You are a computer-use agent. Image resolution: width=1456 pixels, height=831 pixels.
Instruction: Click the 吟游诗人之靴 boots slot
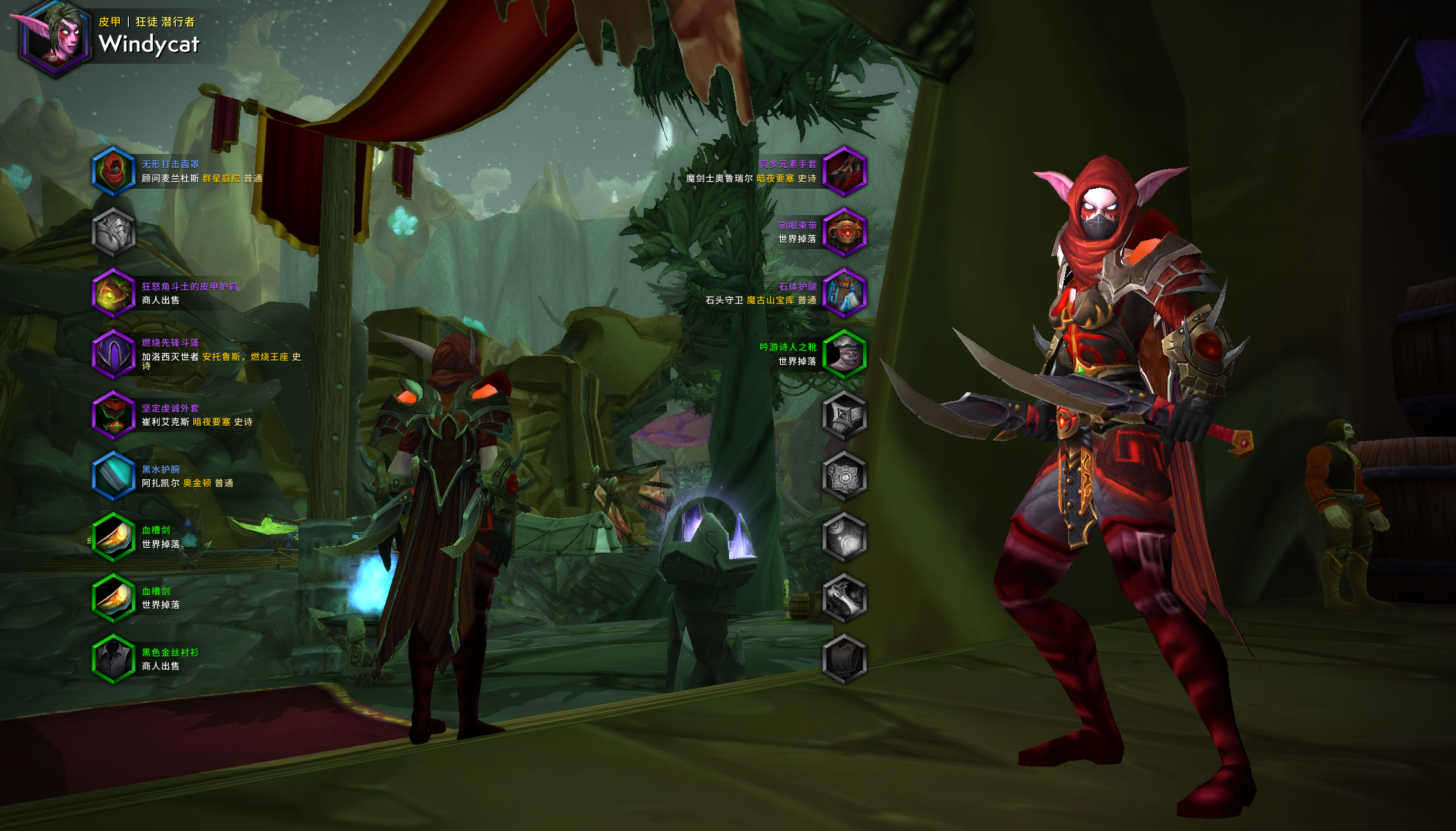point(844,354)
